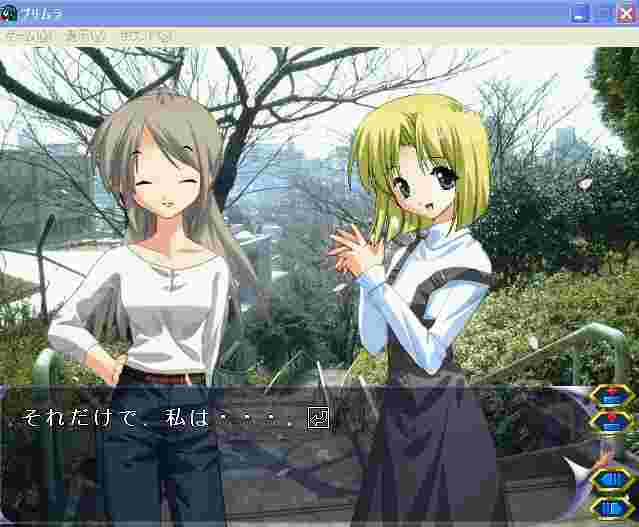
Task: Open the 表示 menu in the menu bar
Action: [x=84, y=35]
